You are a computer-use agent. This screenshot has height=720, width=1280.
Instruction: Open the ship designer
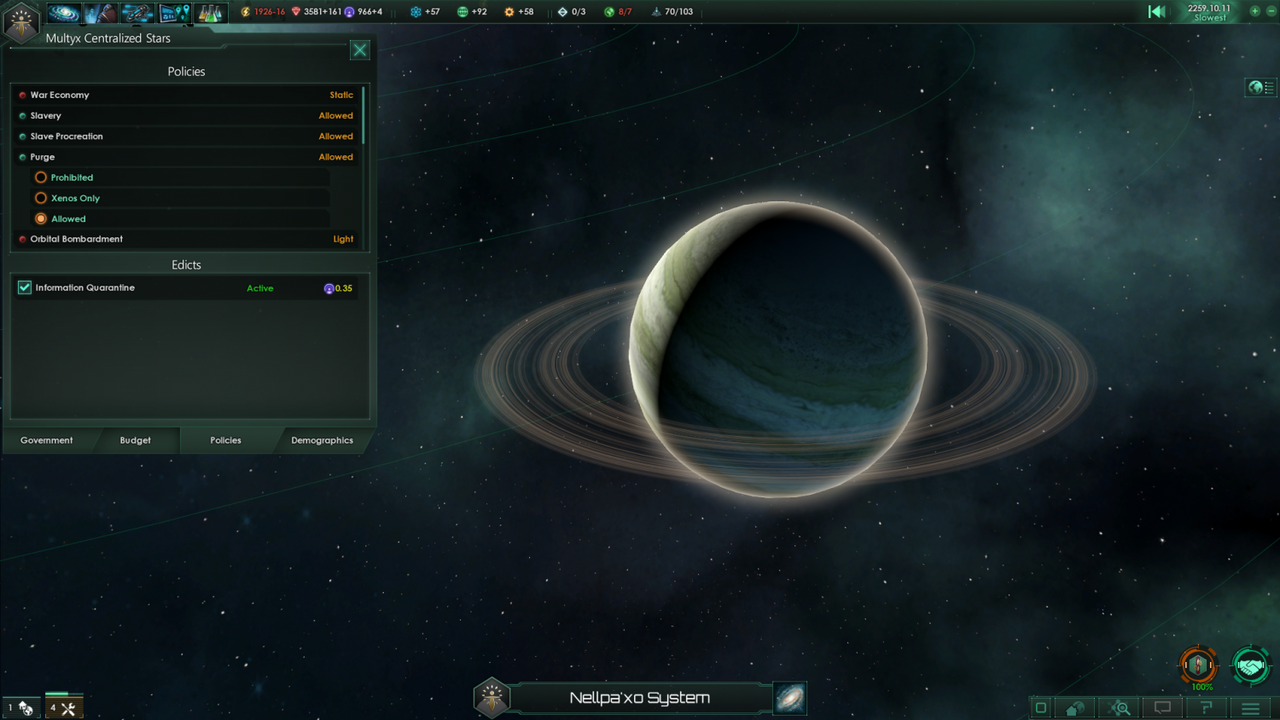[137, 12]
